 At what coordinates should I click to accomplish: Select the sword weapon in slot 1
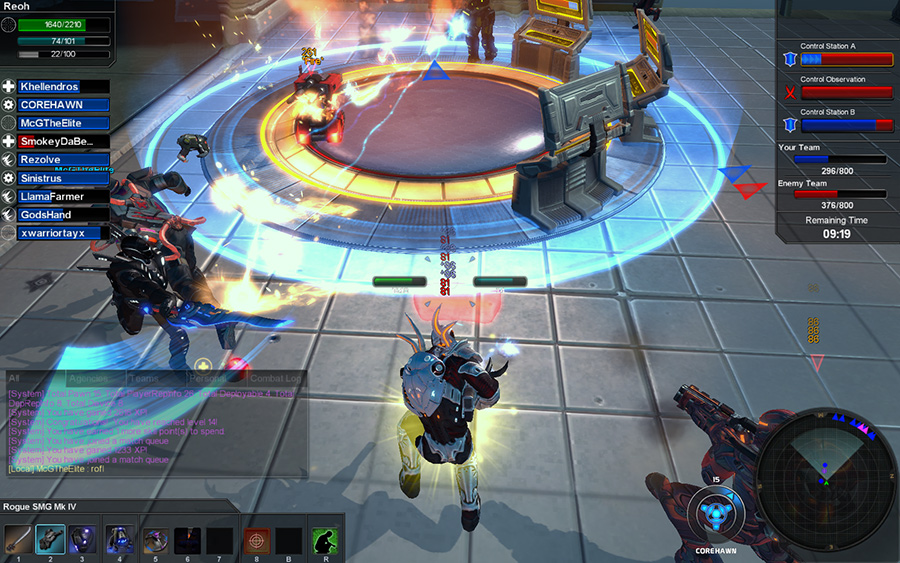(x=17, y=540)
